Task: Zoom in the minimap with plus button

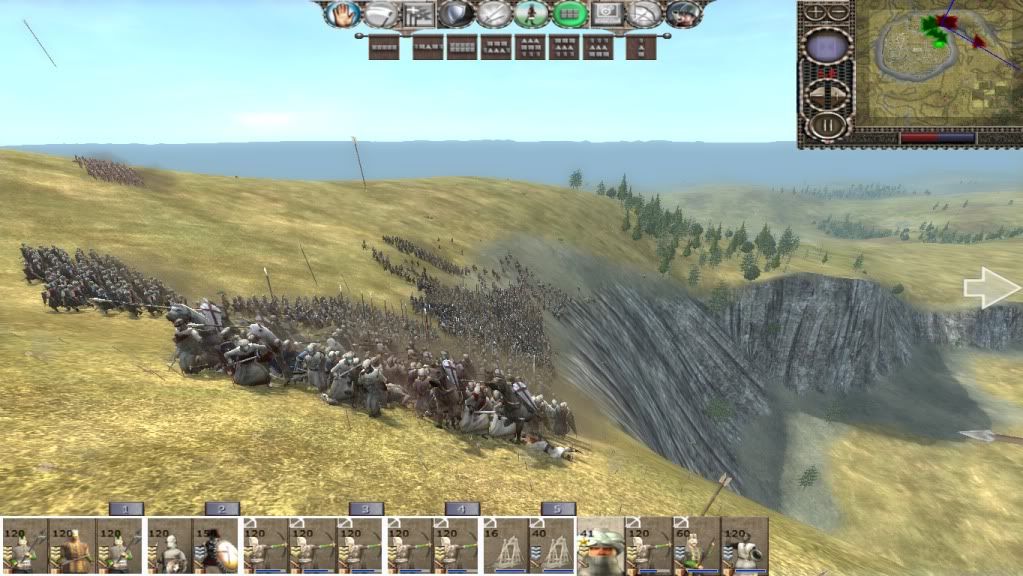Action: [816, 13]
